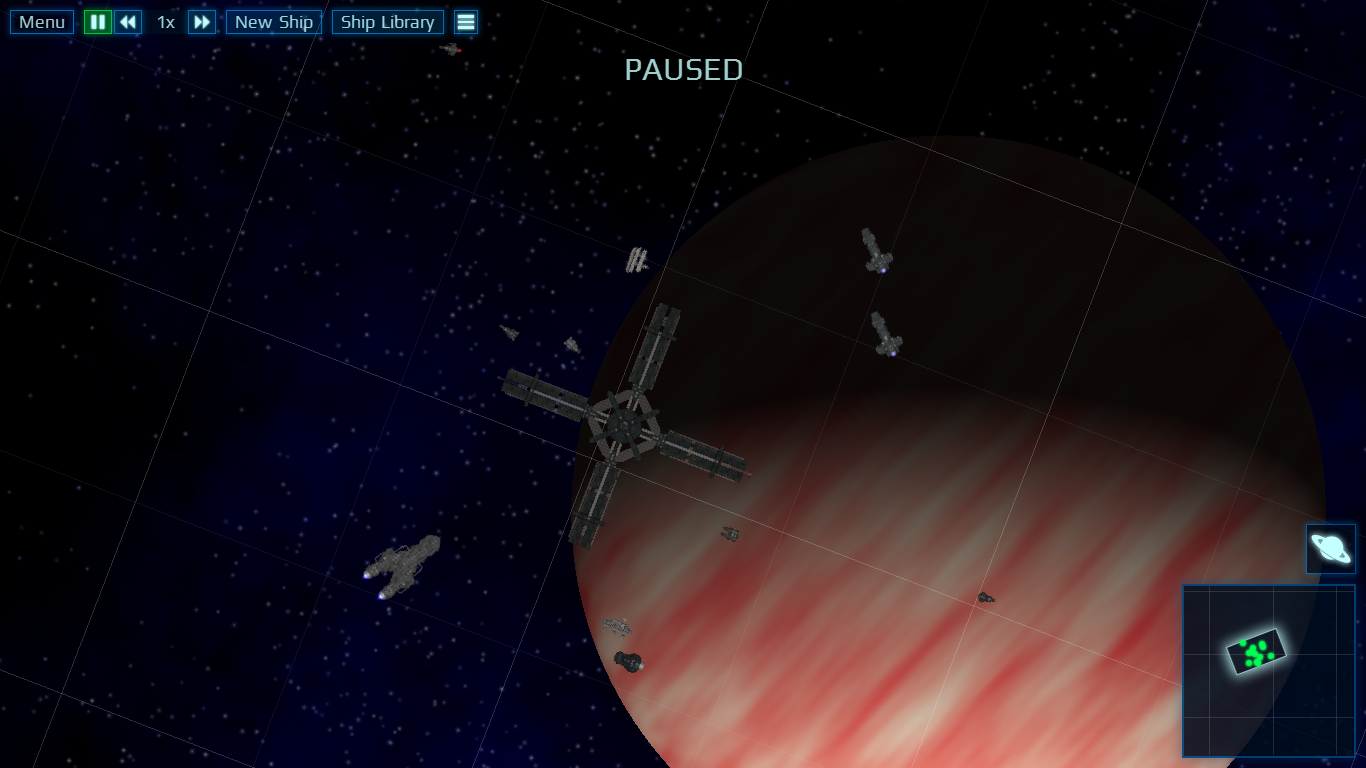Screen dimensions: 1366x768
Task: Open the Menu button
Action: (42, 22)
